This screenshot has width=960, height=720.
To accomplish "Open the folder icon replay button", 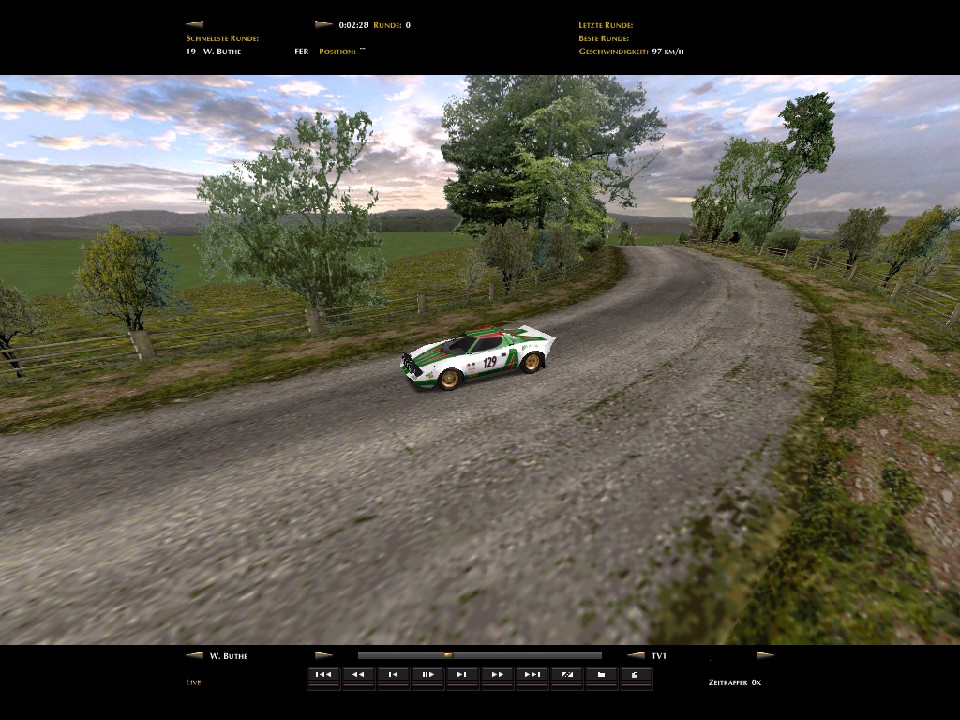I will coord(601,675).
